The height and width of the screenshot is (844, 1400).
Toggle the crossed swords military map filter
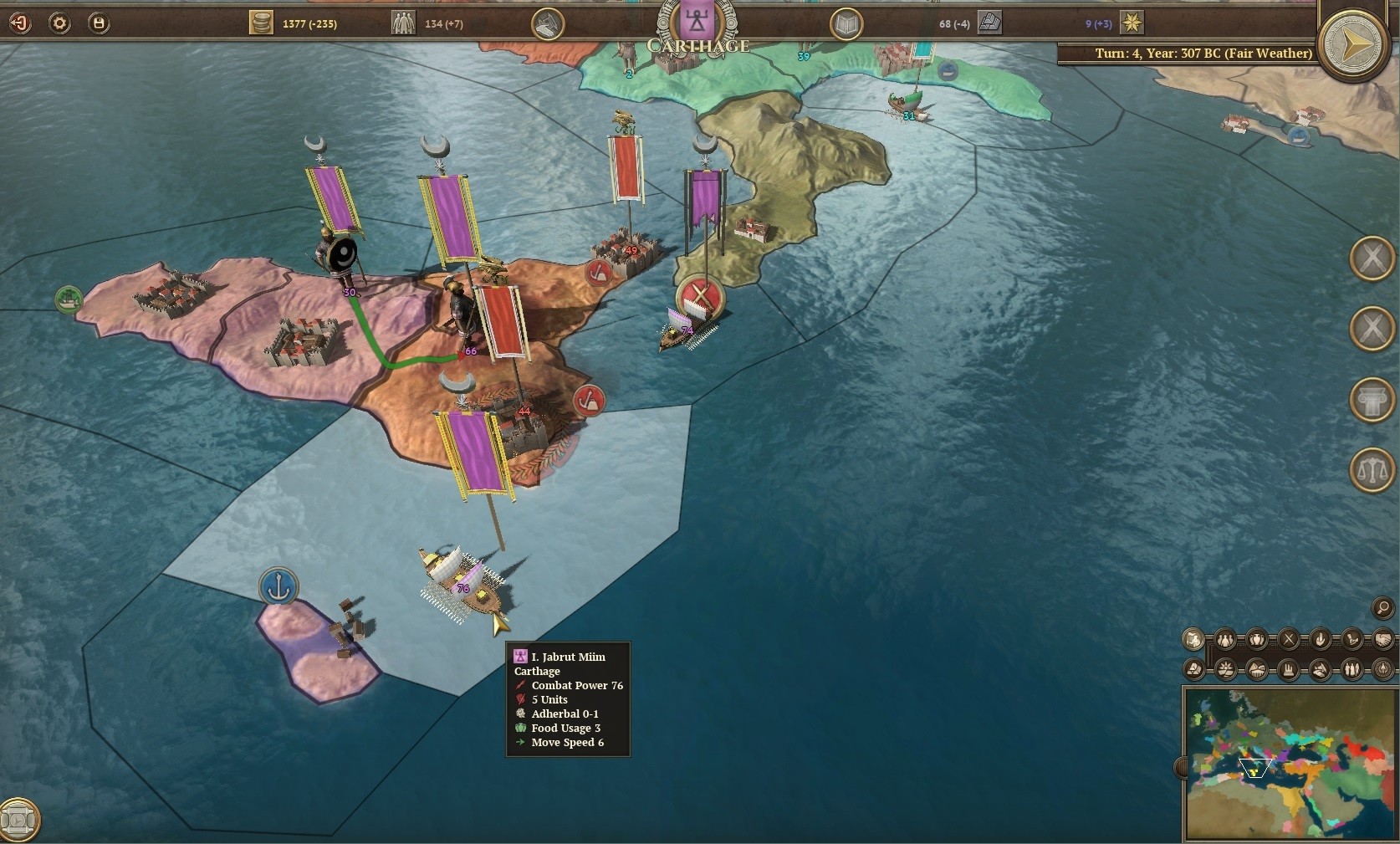click(x=1288, y=640)
